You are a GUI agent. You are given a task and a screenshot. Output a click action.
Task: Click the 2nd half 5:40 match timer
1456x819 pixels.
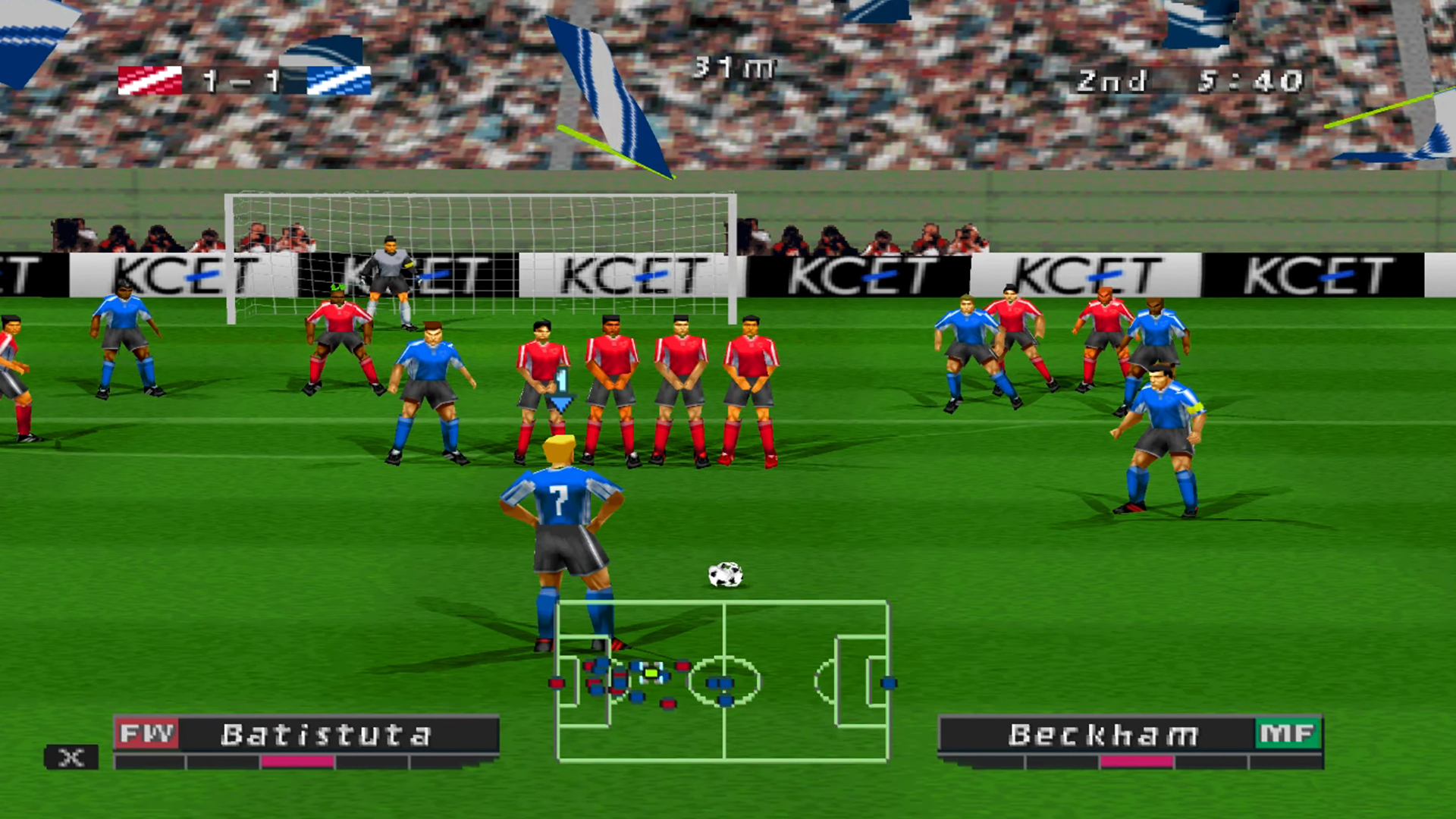[1191, 80]
